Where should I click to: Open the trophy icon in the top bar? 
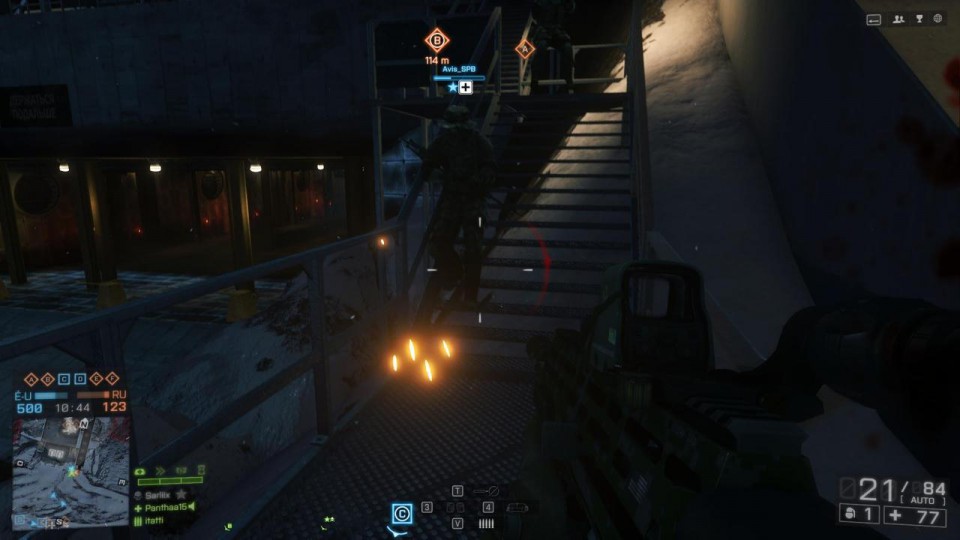(x=918, y=18)
